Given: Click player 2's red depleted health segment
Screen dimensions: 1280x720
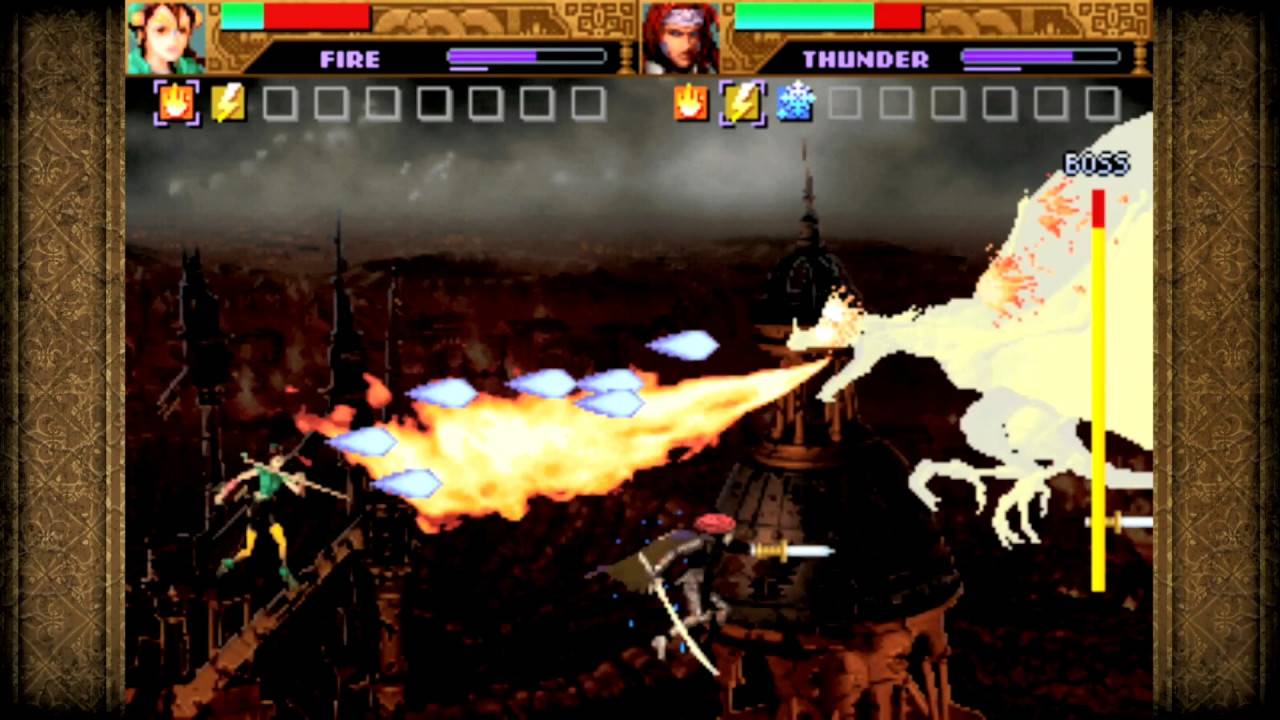Looking at the screenshot, I should point(897,17).
